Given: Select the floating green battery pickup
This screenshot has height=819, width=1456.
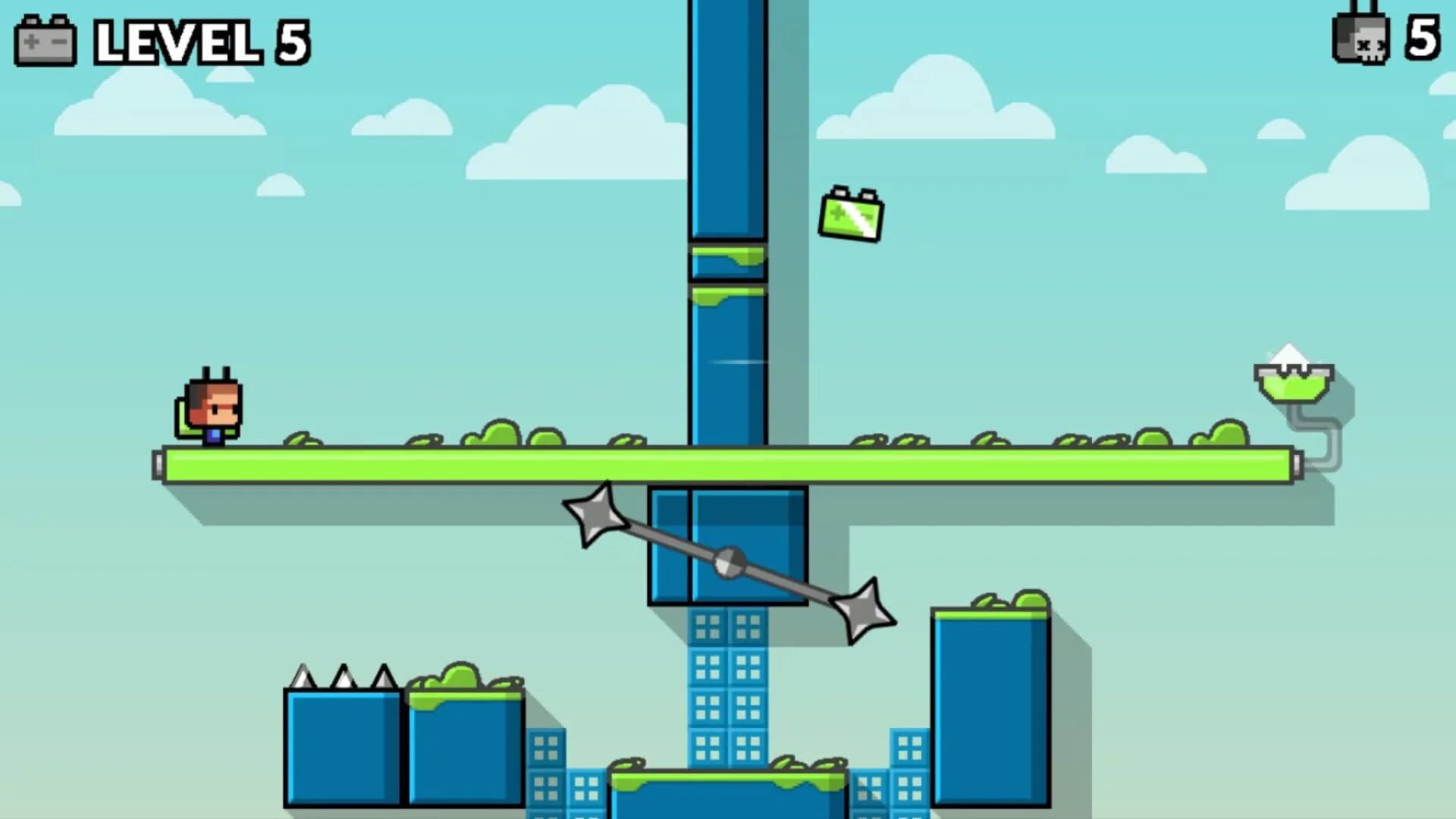Looking at the screenshot, I should (851, 218).
